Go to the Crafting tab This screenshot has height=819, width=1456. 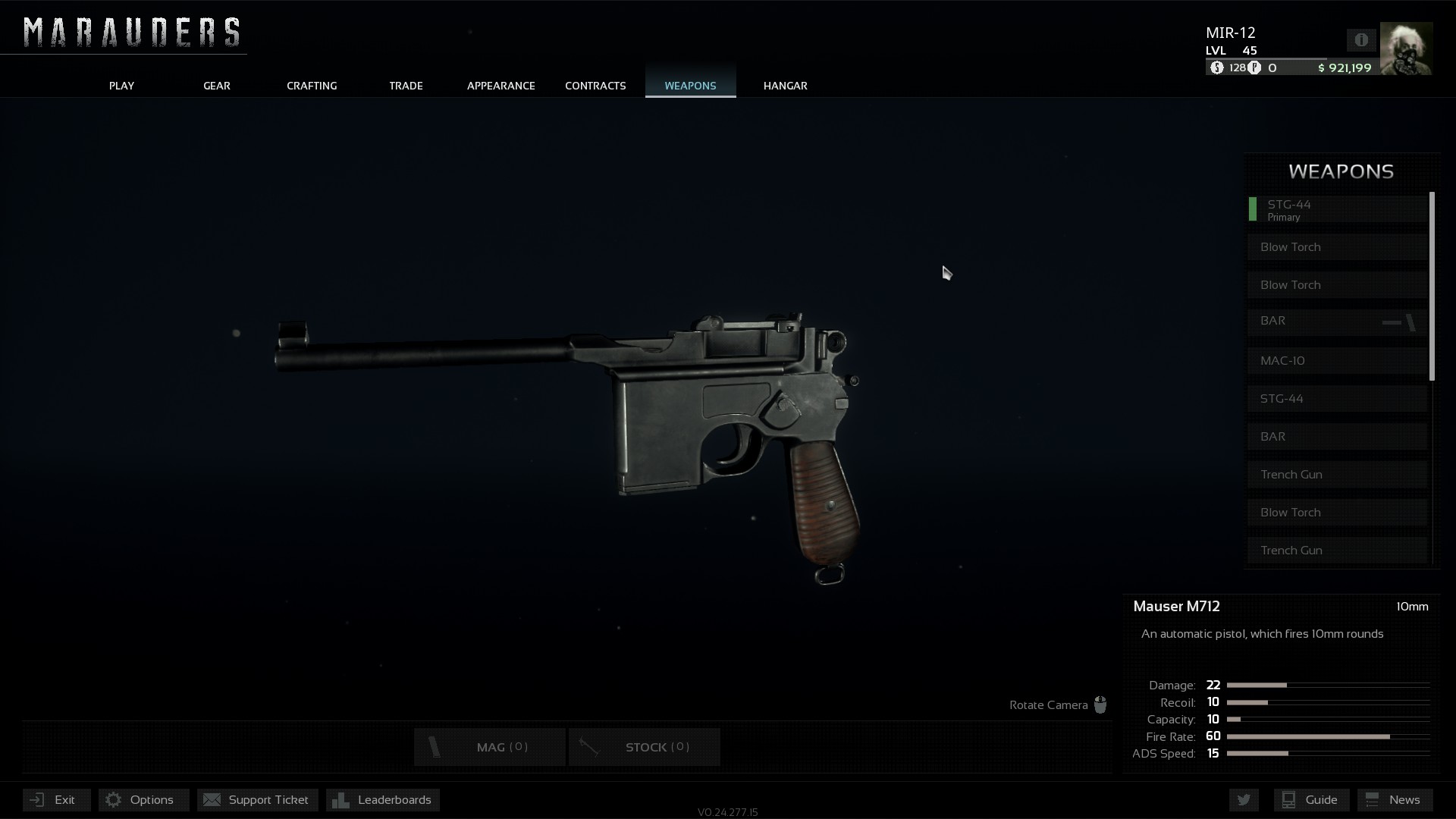point(312,86)
